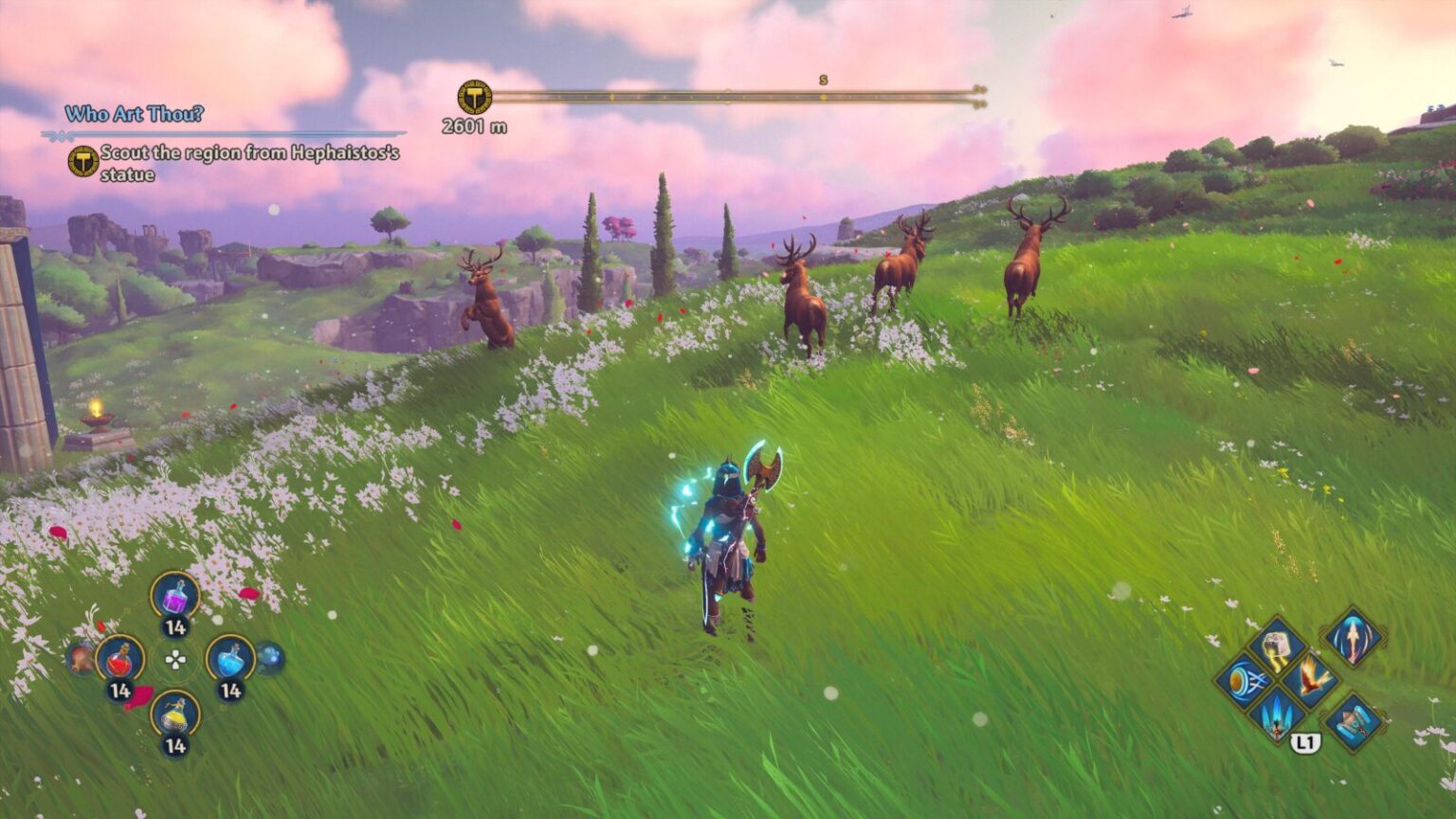
Task: Select the Apollo's Arrow ability icon
Action: click(x=1246, y=682)
